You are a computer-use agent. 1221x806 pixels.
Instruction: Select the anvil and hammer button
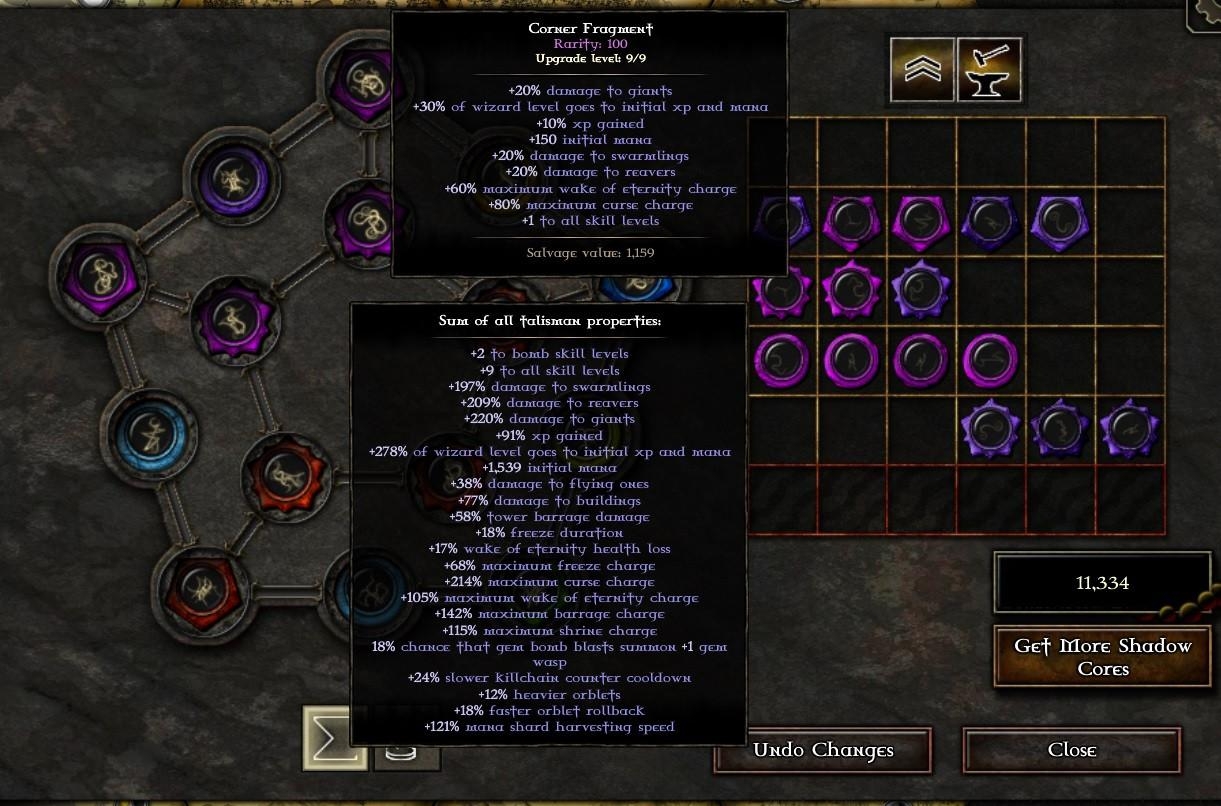click(x=989, y=69)
